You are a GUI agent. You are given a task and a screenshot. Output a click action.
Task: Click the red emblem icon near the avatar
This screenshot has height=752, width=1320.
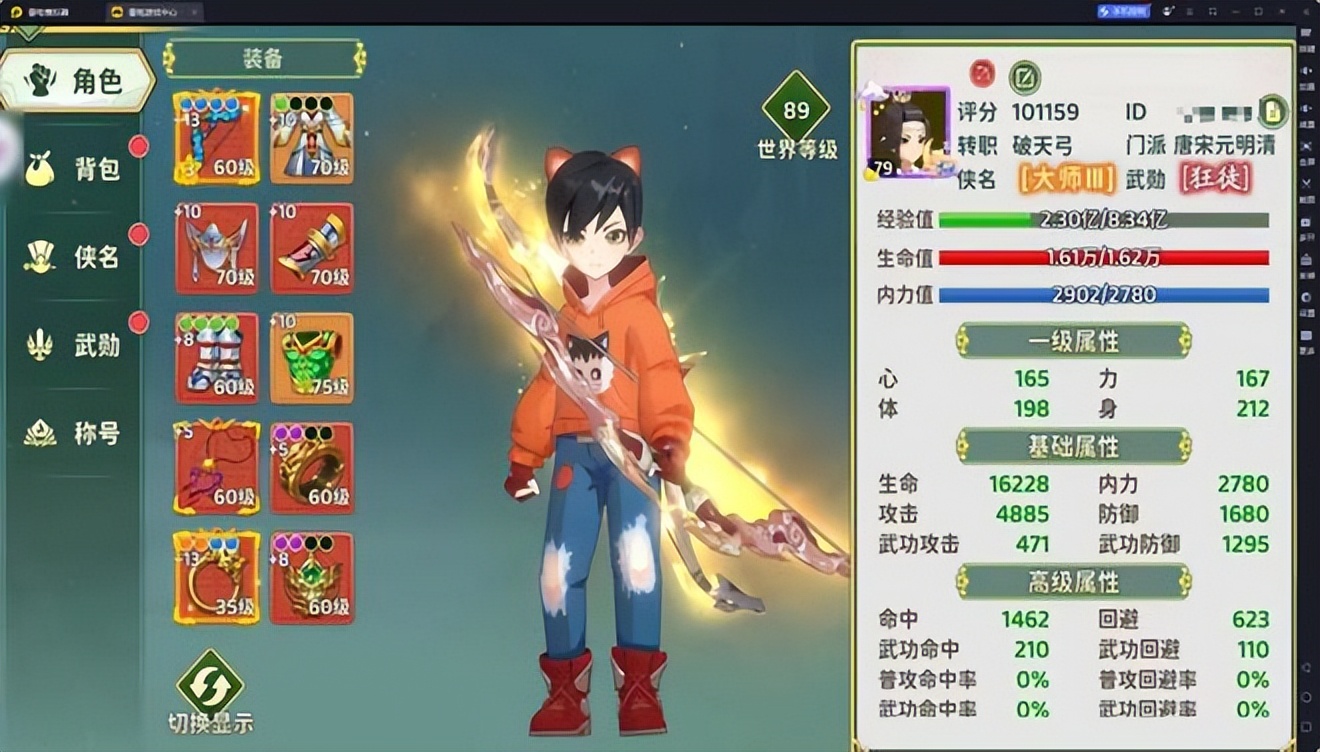[x=981, y=71]
